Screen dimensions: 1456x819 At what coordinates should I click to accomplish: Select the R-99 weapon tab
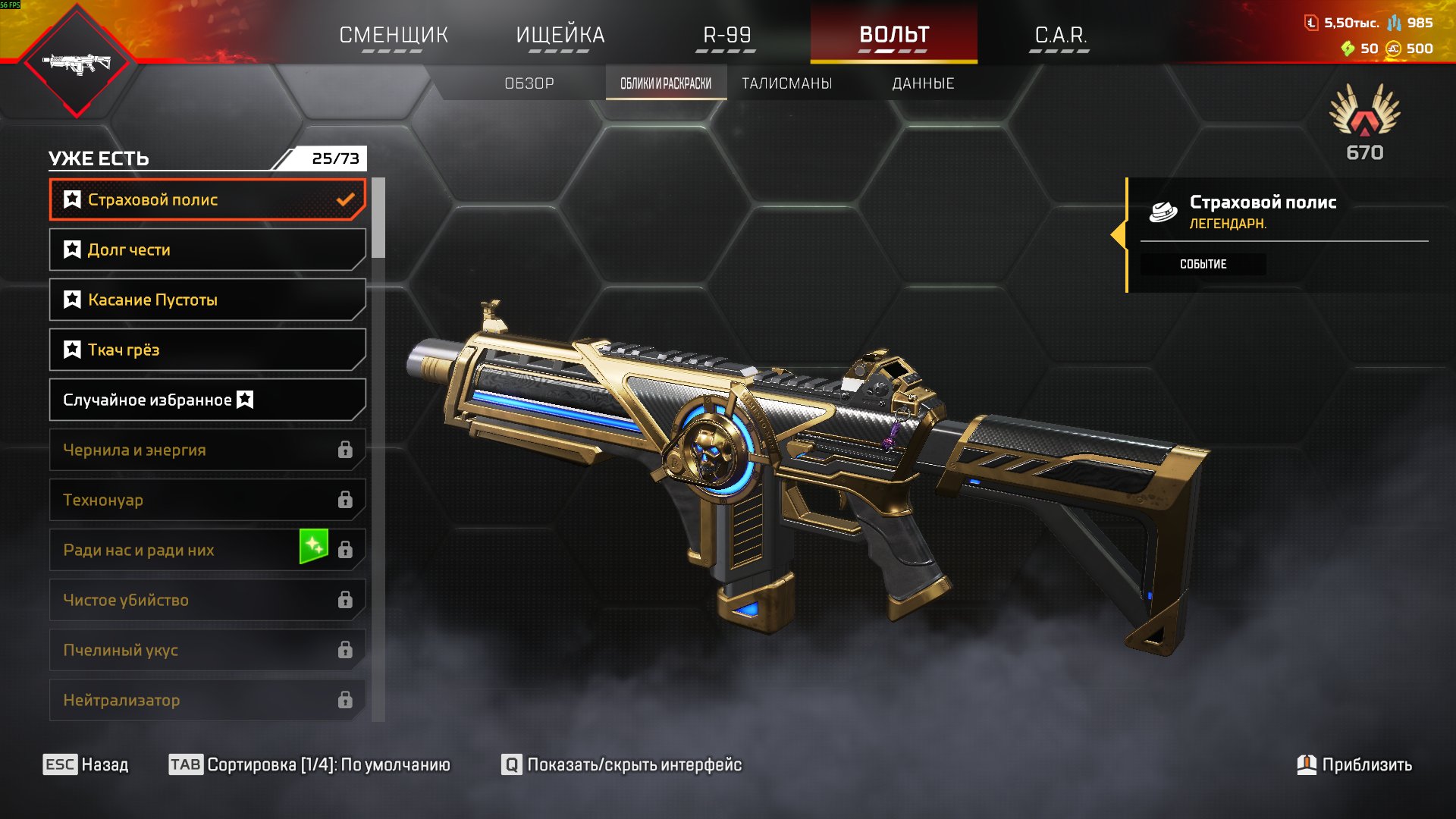(726, 35)
